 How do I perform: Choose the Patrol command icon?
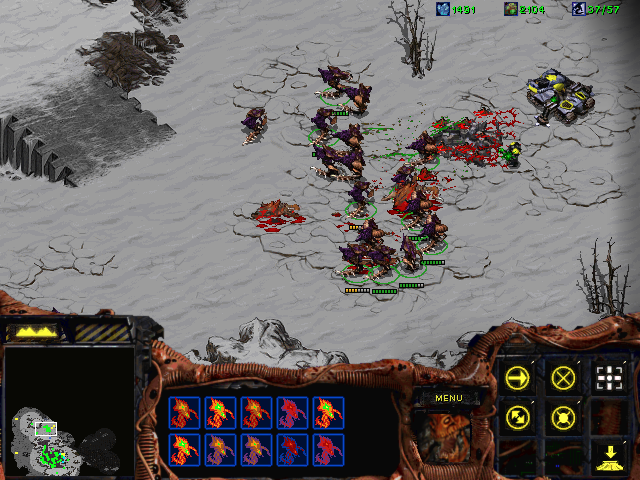coord(517,415)
